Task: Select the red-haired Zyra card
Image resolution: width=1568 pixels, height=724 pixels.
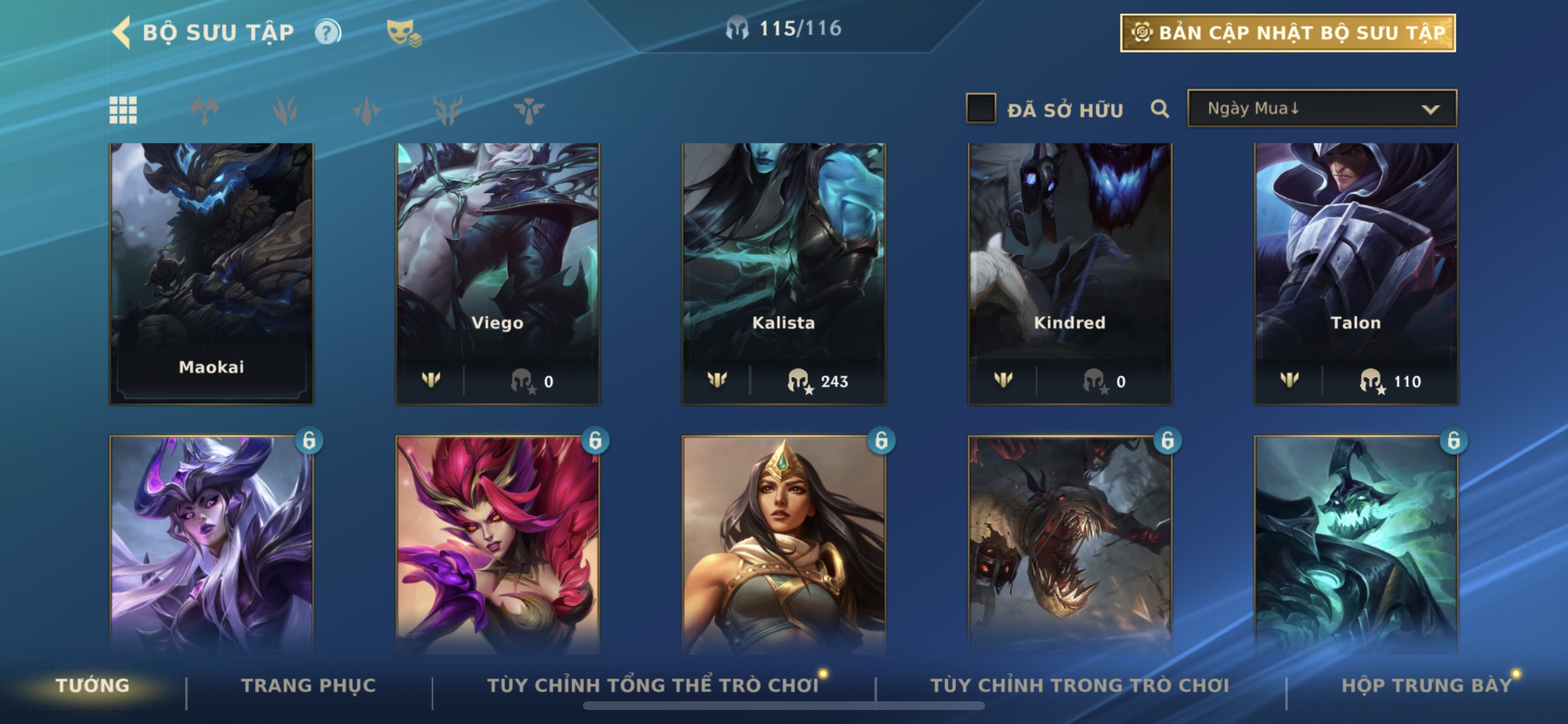Action: point(498,544)
